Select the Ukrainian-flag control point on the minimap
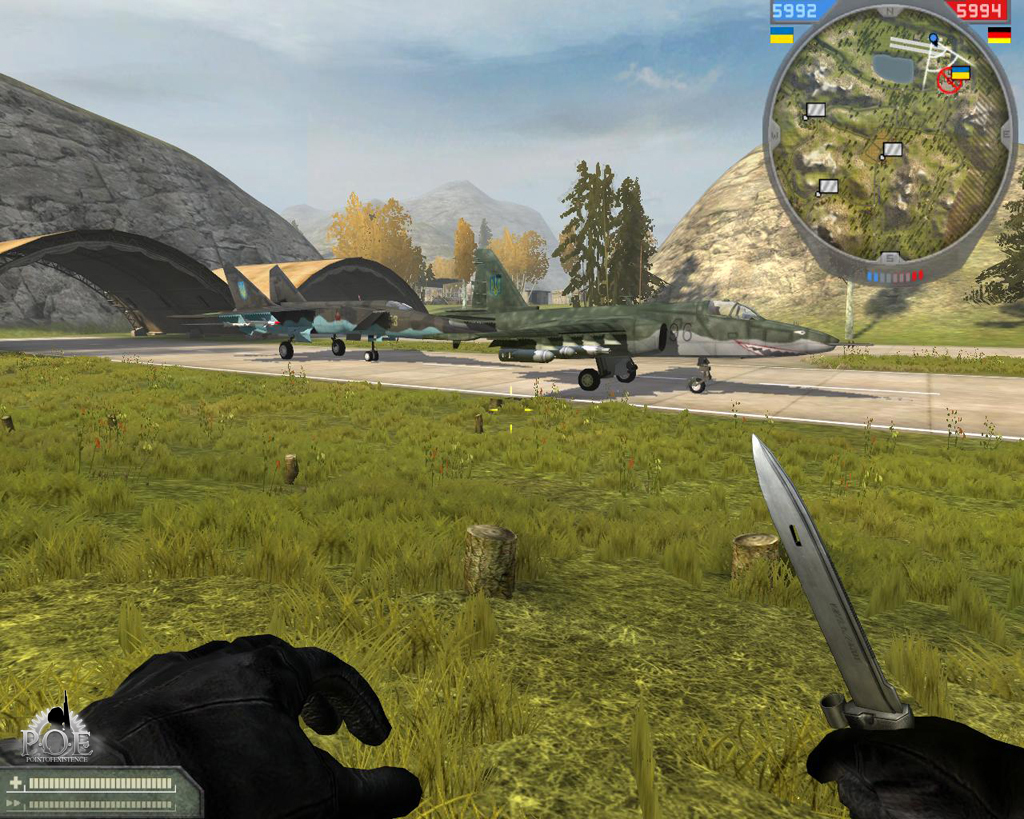The height and width of the screenshot is (819, 1024). pyautogui.click(x=960, y=73)
